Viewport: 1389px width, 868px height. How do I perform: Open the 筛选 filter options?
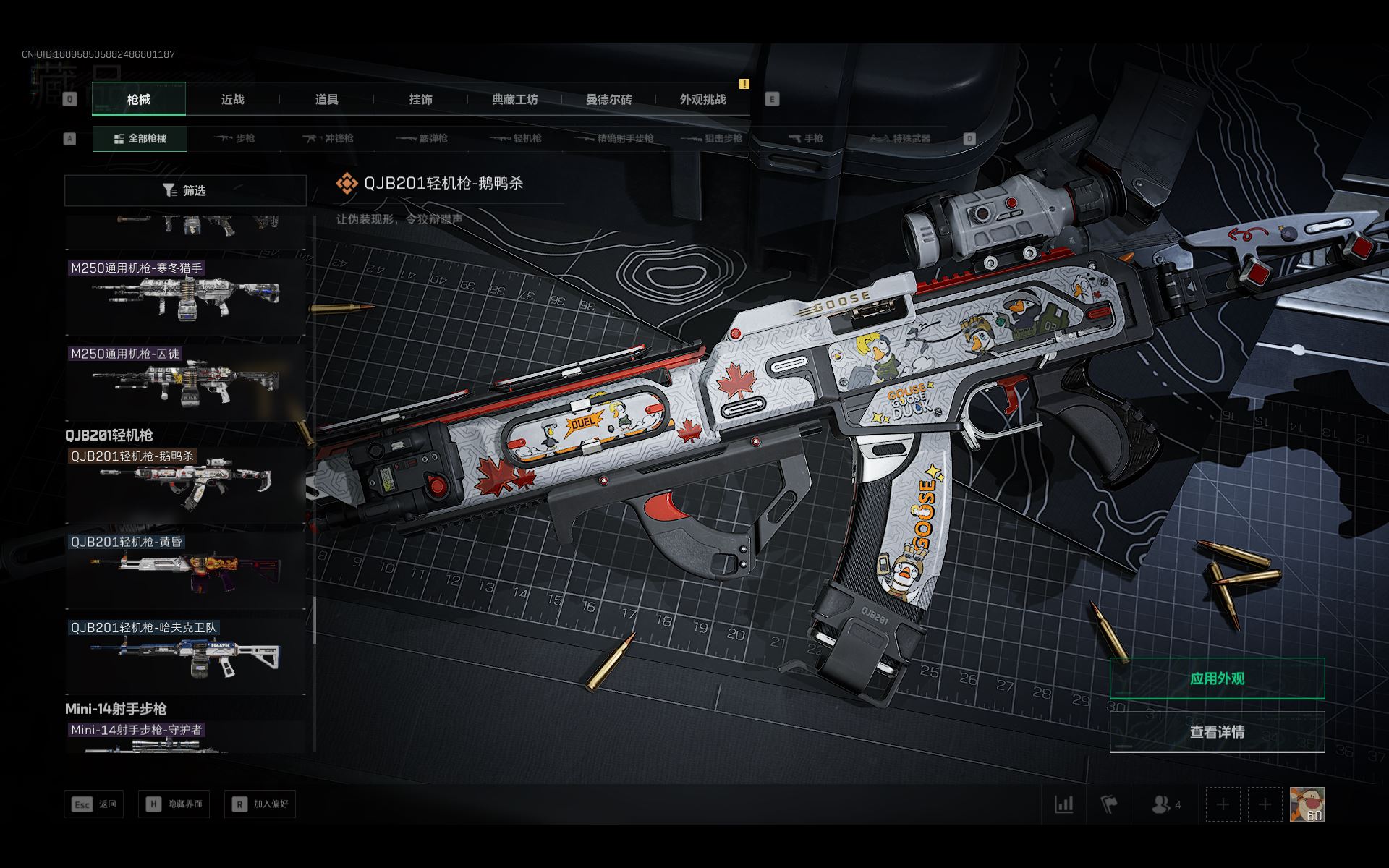click(x=185, y=190)
